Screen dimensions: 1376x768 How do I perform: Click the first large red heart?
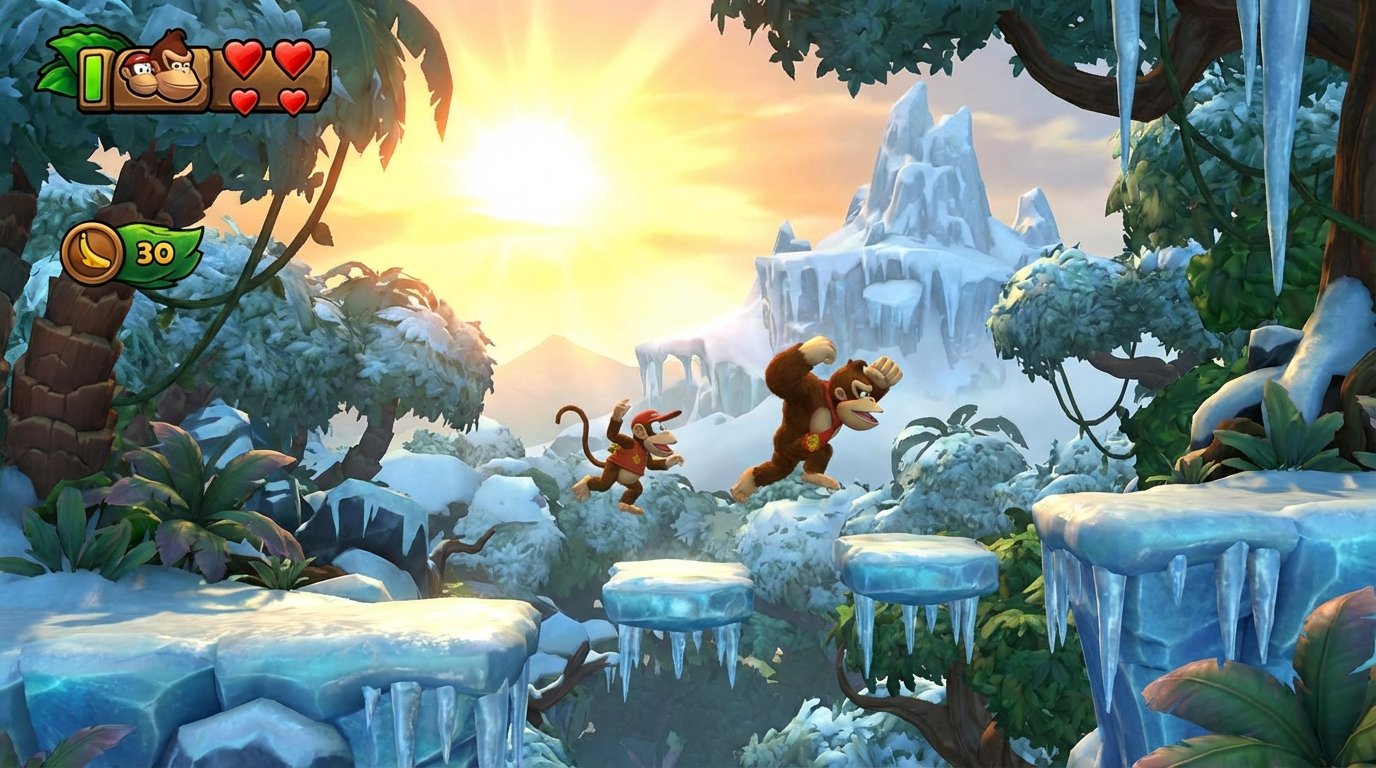pyautogui.click(x=243, y=60)
